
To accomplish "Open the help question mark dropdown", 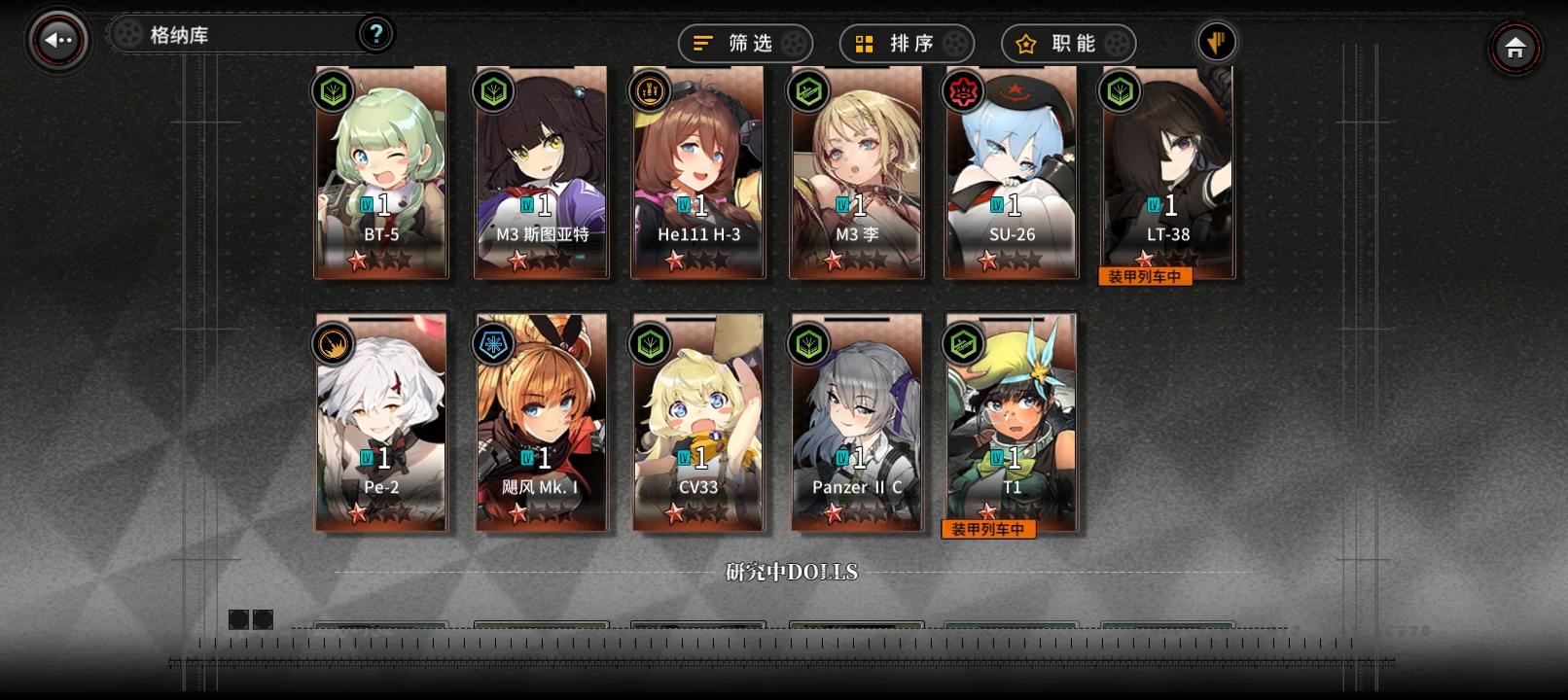I will [374, 32].
